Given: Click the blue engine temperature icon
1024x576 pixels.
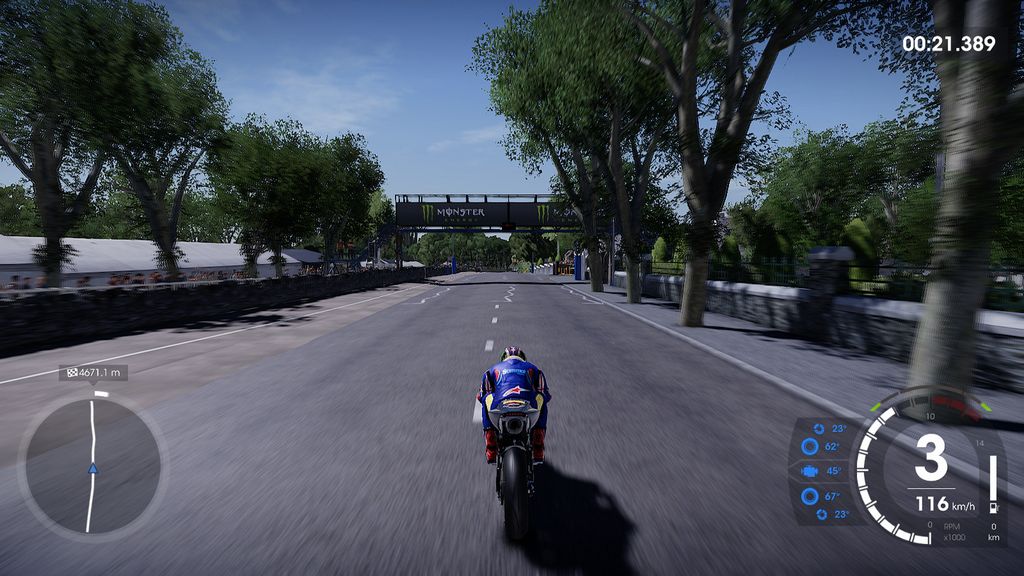Looking at the screenshot, I should coord(808,471).
